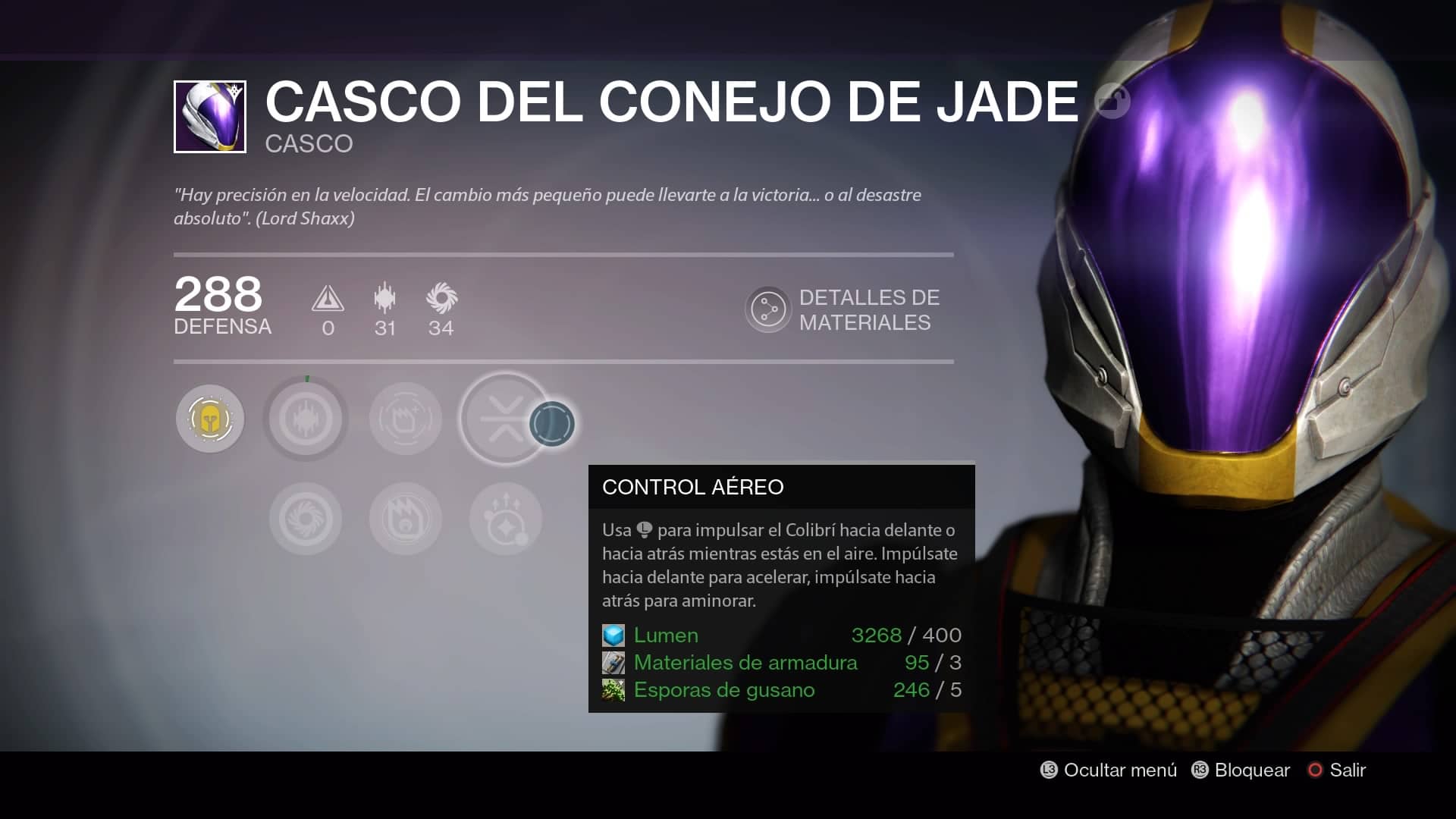Open Detalles de Materiales
The image size is (1456, 819).
[843, 309]
